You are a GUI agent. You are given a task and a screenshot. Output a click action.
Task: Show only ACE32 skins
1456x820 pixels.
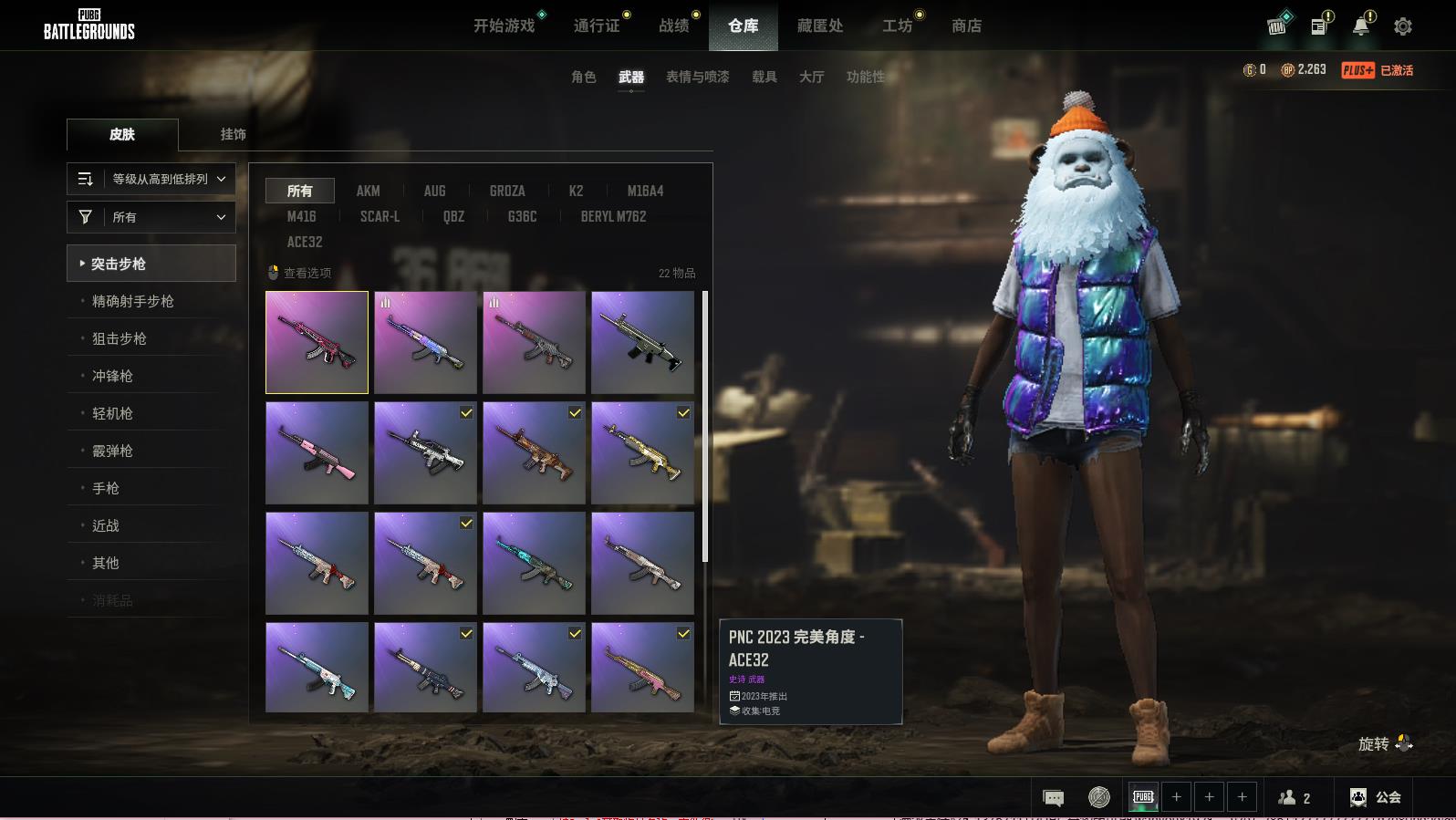(x=305, y=242)
